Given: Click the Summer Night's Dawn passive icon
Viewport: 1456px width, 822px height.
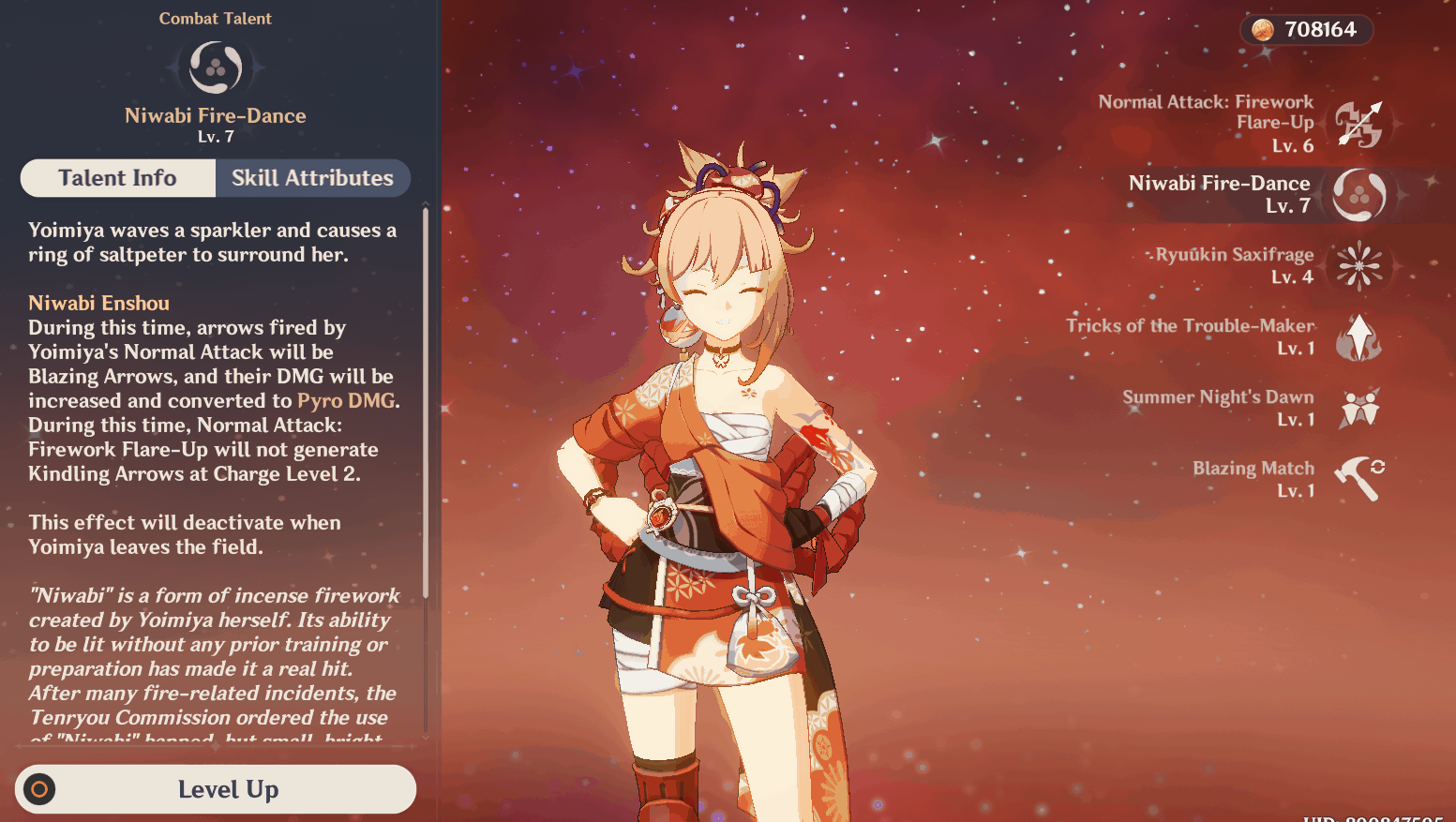Looking at the screenshot, I should click(x=1359, y=409).
